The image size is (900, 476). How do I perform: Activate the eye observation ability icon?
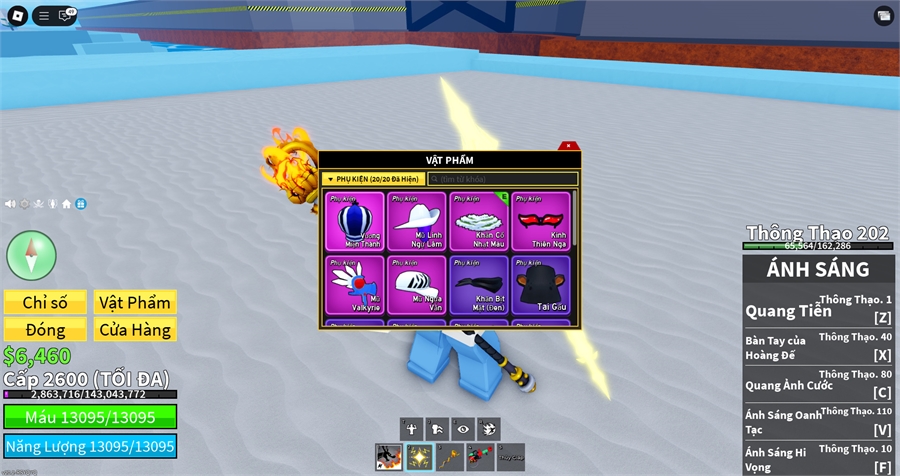463,428
